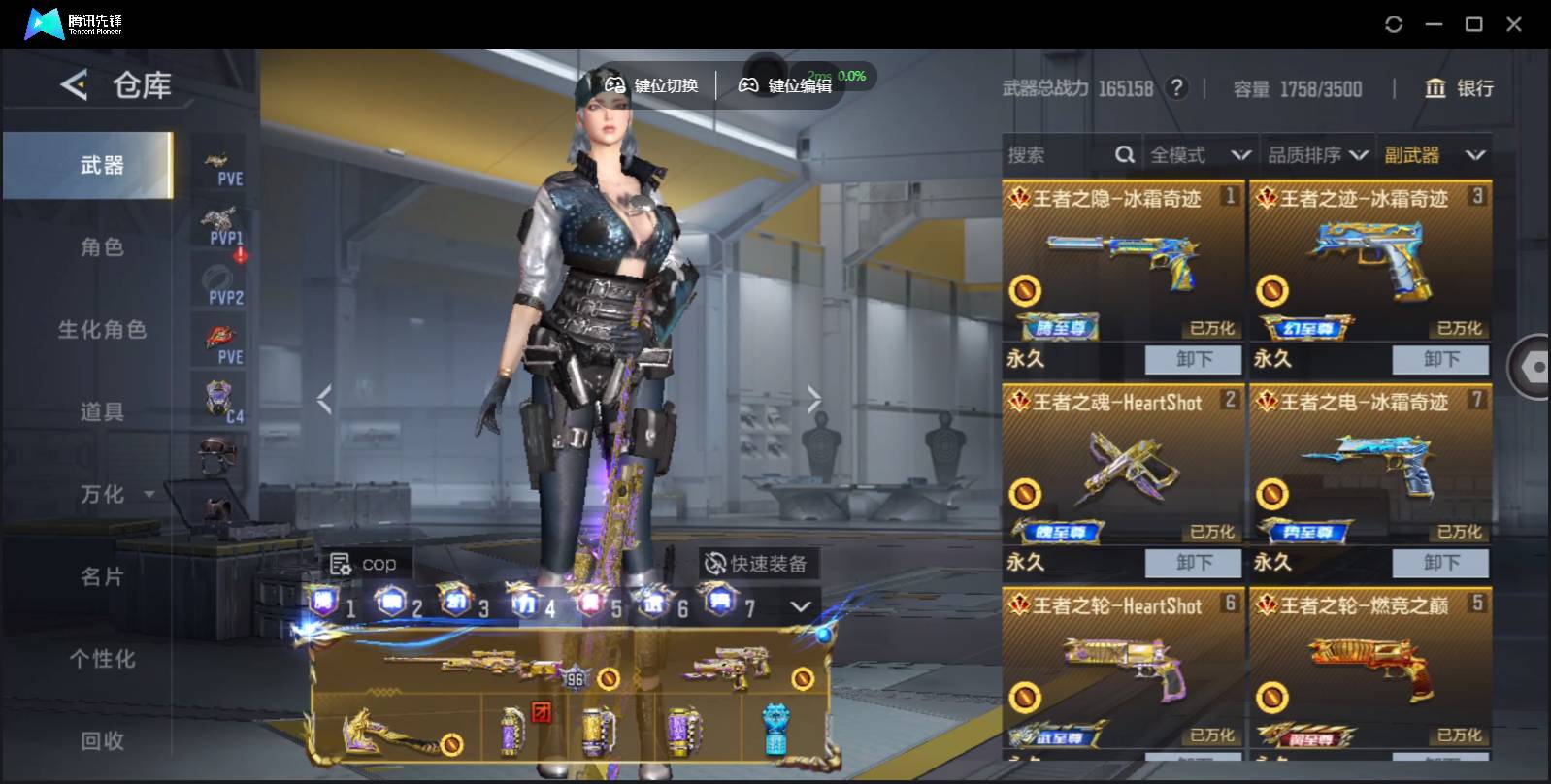Close the Tencent Pioneer window
The height and width of the screenshot is (784, 1551).
point(1513,24)
